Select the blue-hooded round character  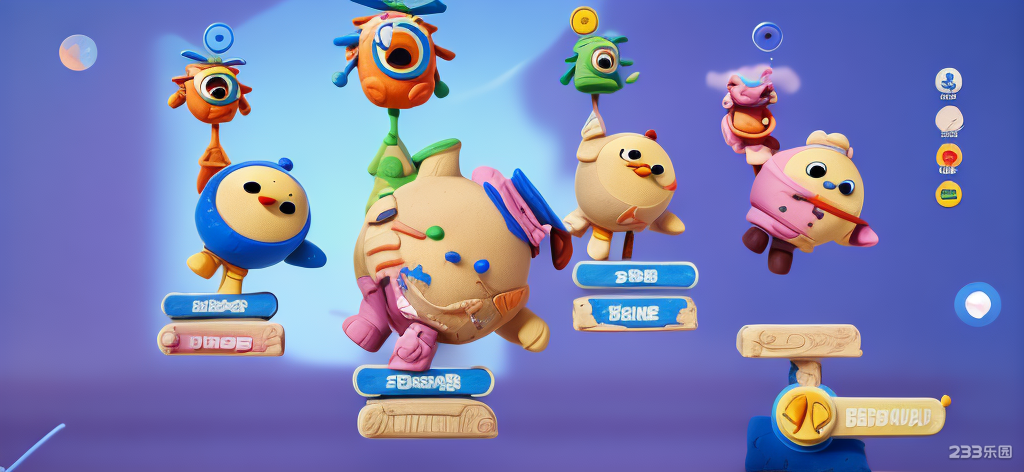point(253,213)
